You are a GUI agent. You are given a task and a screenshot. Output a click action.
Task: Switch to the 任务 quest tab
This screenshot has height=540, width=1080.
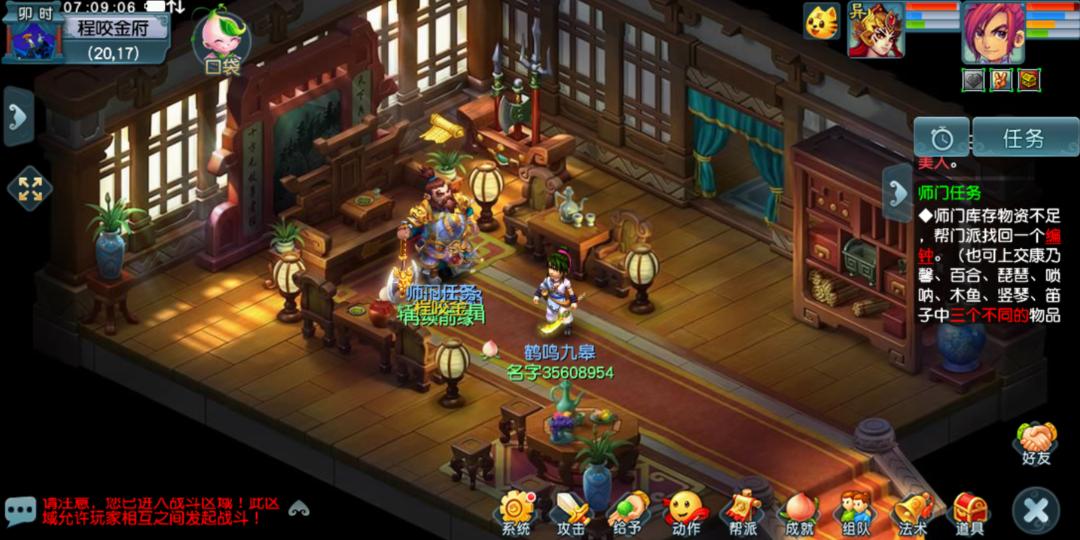(x=1023, y=138)
